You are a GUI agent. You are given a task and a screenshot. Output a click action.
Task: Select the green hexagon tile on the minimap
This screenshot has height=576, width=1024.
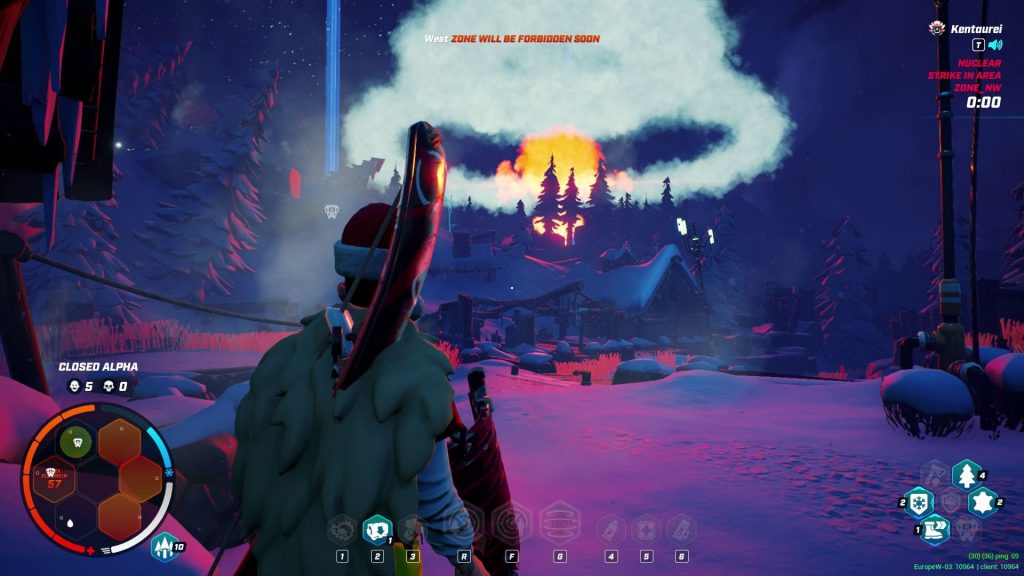(x=74, y=441)
